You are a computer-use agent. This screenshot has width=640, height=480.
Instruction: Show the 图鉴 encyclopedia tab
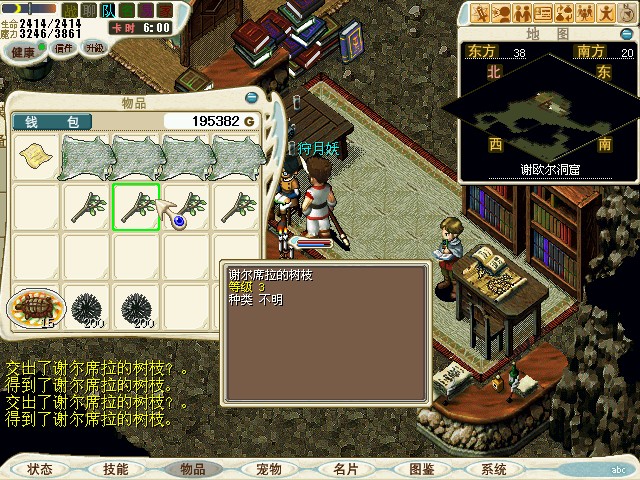click(421, 469)
